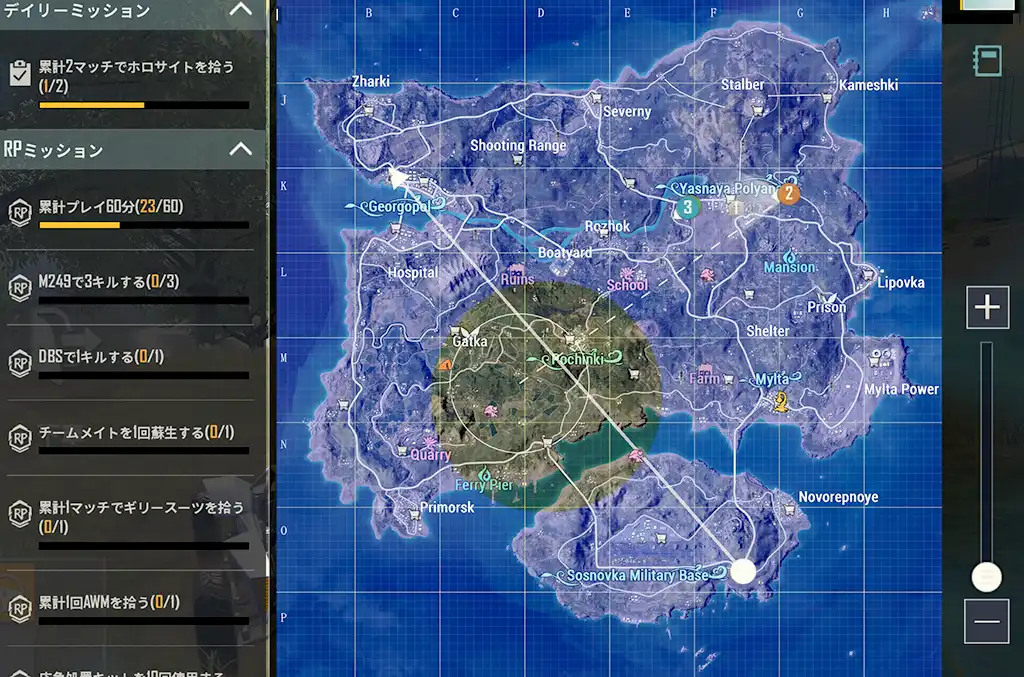Open the notebook icon beside the map
This screenshot has height=677, width=1024.
988,61
